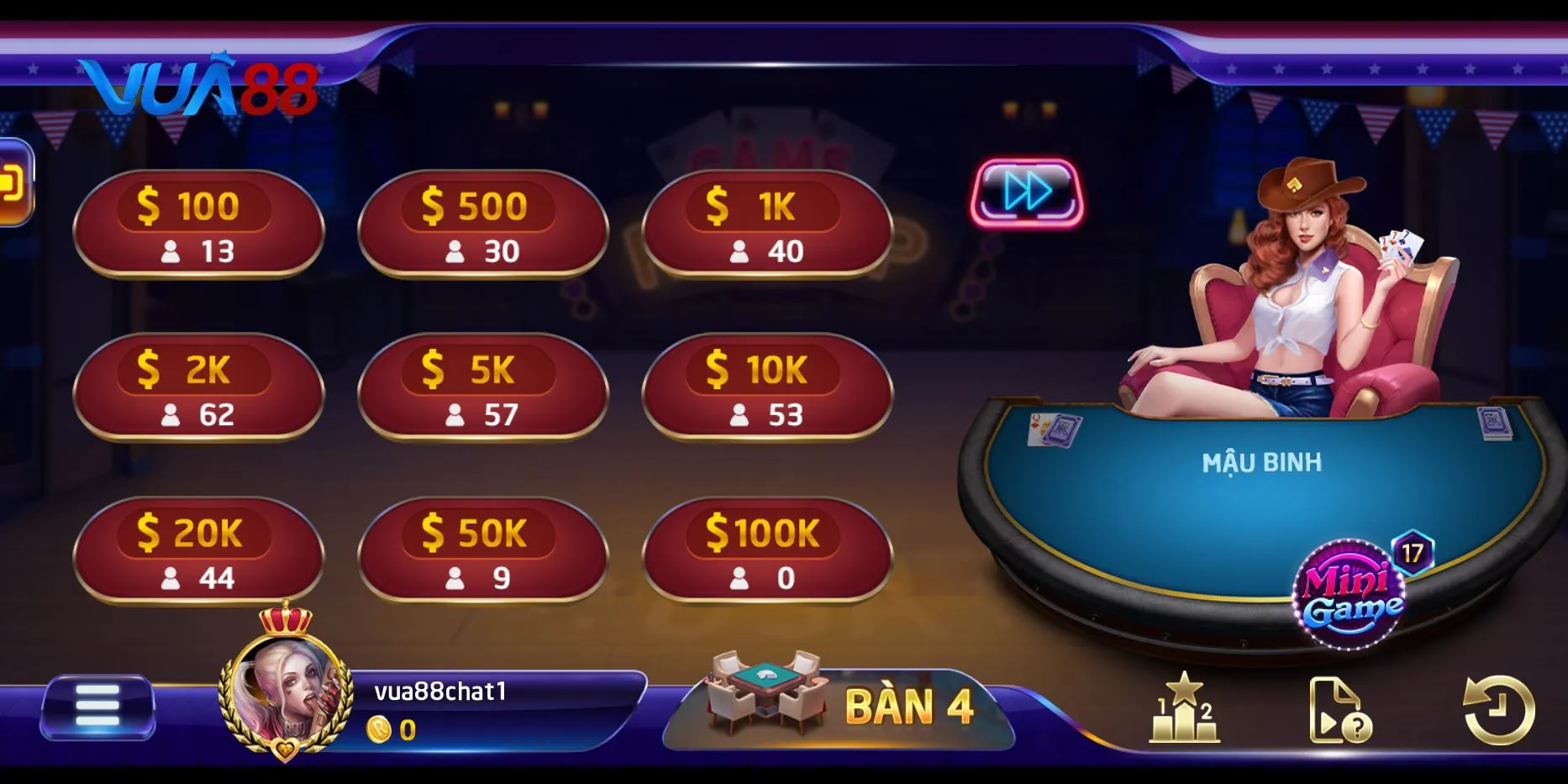
Task: Show the leaderboard podium rankings
Action: click(x=1184, y=710)
